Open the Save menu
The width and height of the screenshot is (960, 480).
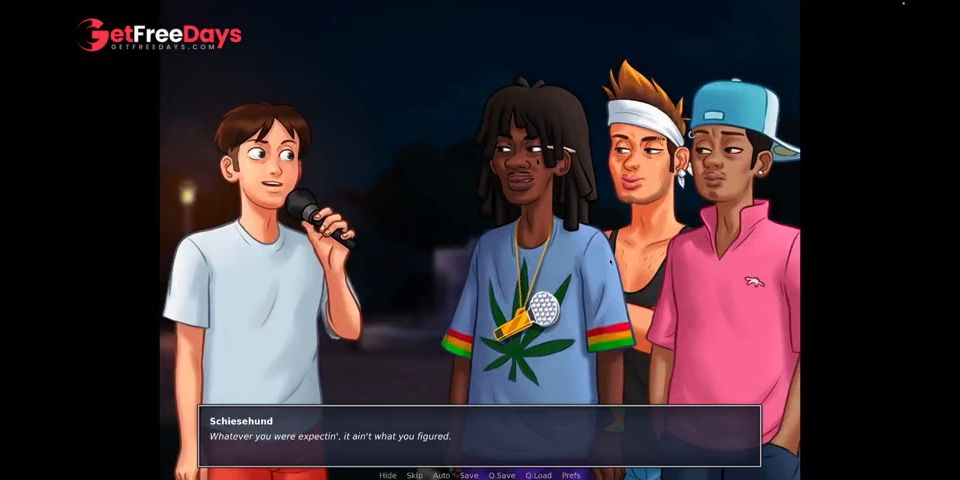pyautogui.click(x=469, y=475)
